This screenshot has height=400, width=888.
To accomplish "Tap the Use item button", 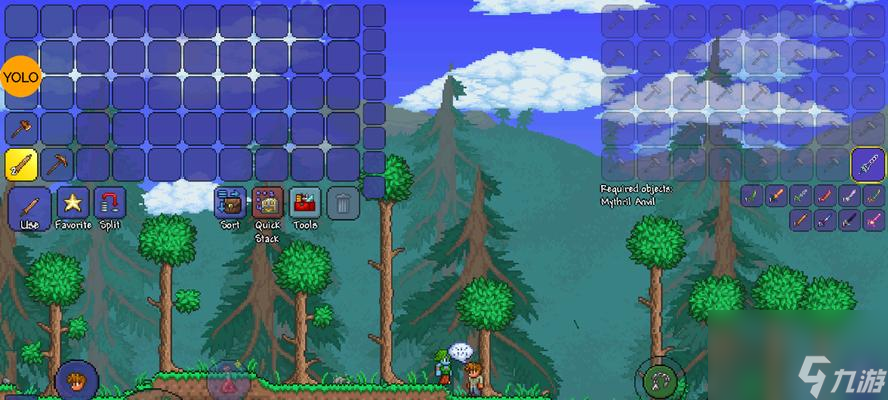I will pos(29,206).
